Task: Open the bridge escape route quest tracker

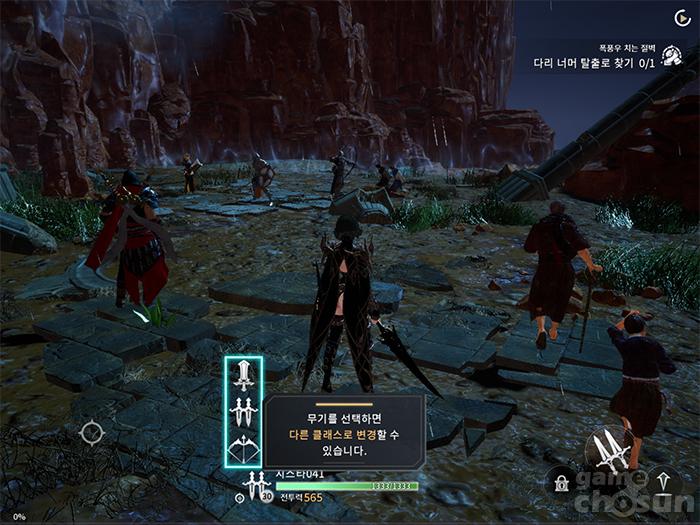Action: coord(594,62)
